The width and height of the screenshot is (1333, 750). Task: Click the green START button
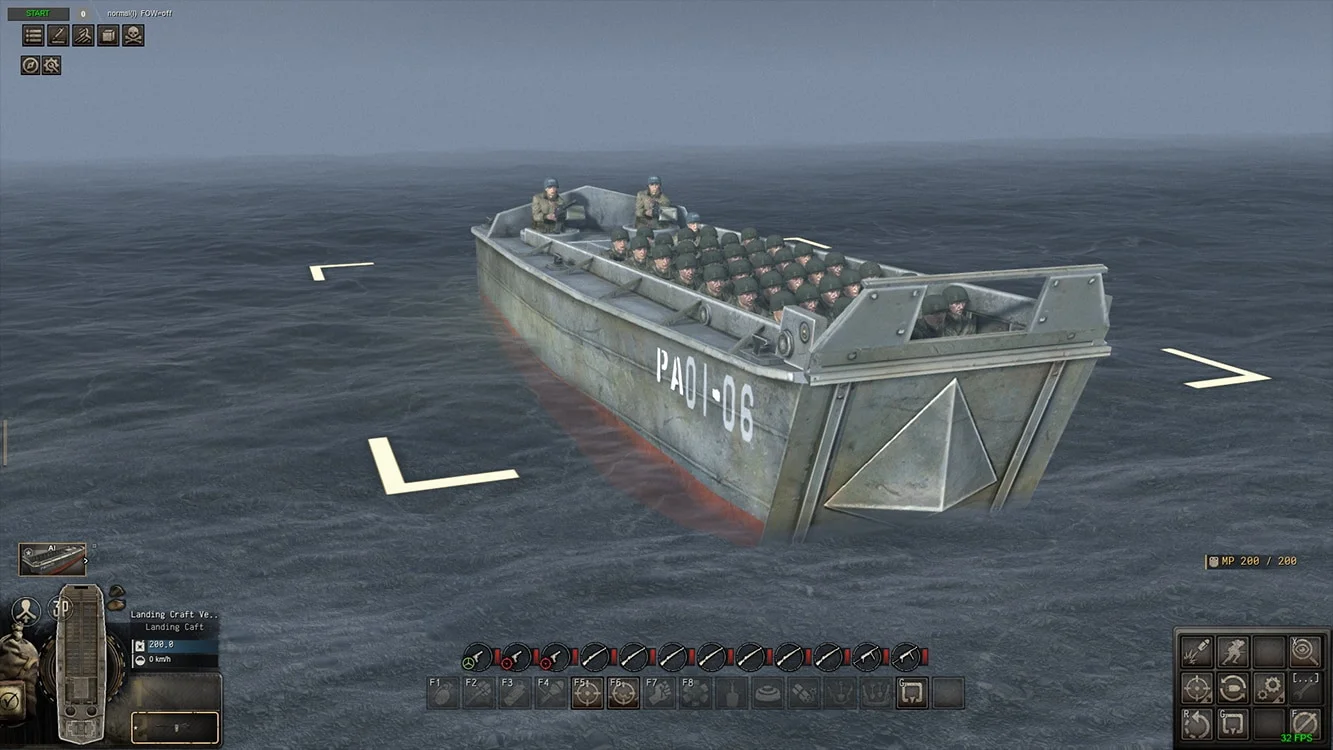pyautogui.click(x=38, y=14)
